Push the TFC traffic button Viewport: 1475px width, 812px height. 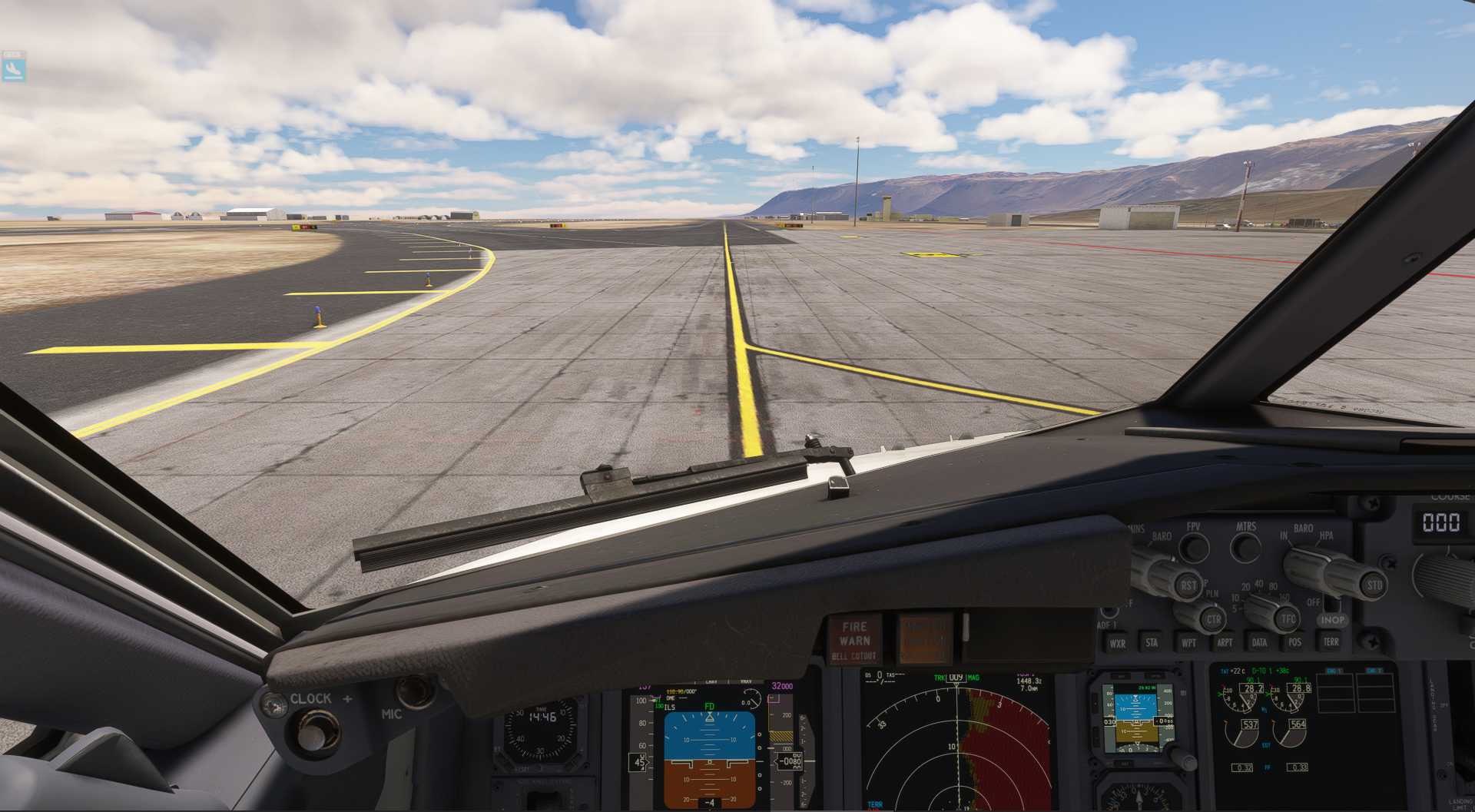[1288, 618]
